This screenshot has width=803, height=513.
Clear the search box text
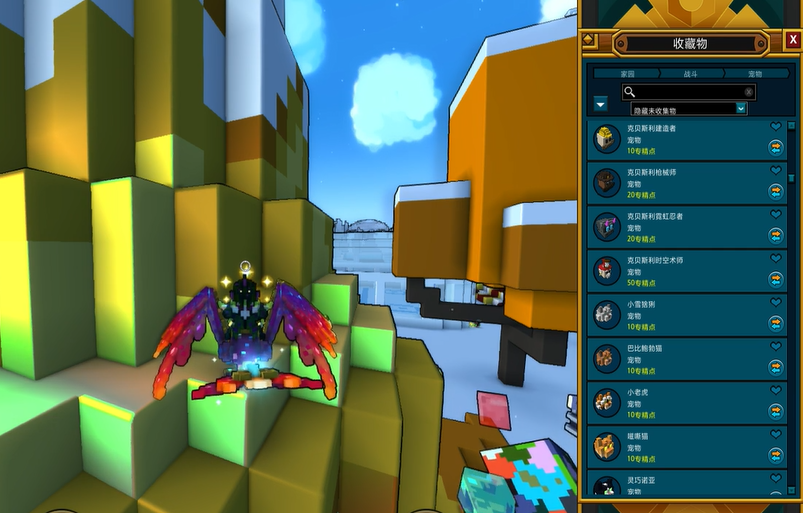[749, 91]
